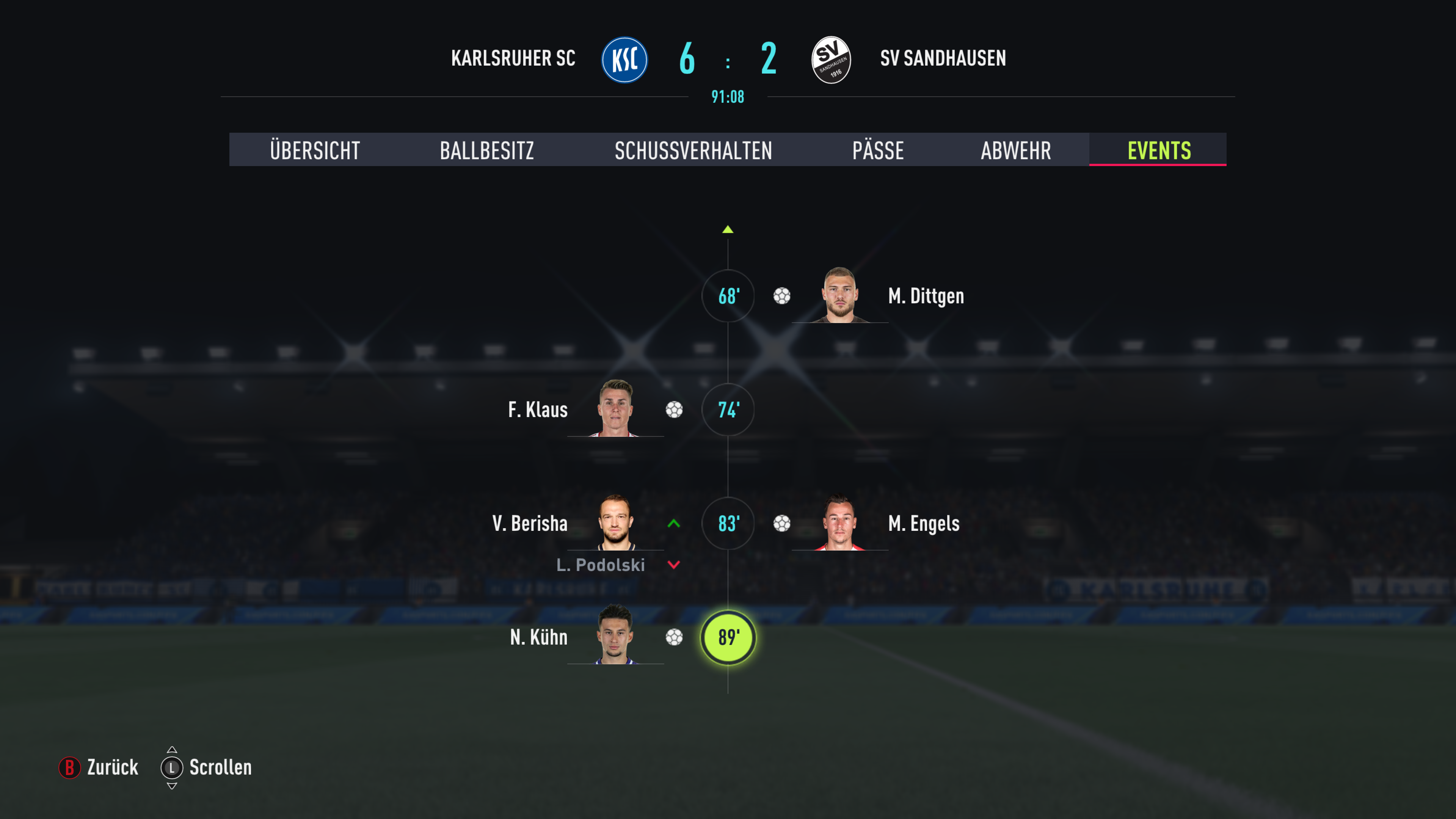Image resolution: width=1456 pixels, height=819 pixels.
Task: Select M. Dittgen's goal entry
Action: pos(925,296)
